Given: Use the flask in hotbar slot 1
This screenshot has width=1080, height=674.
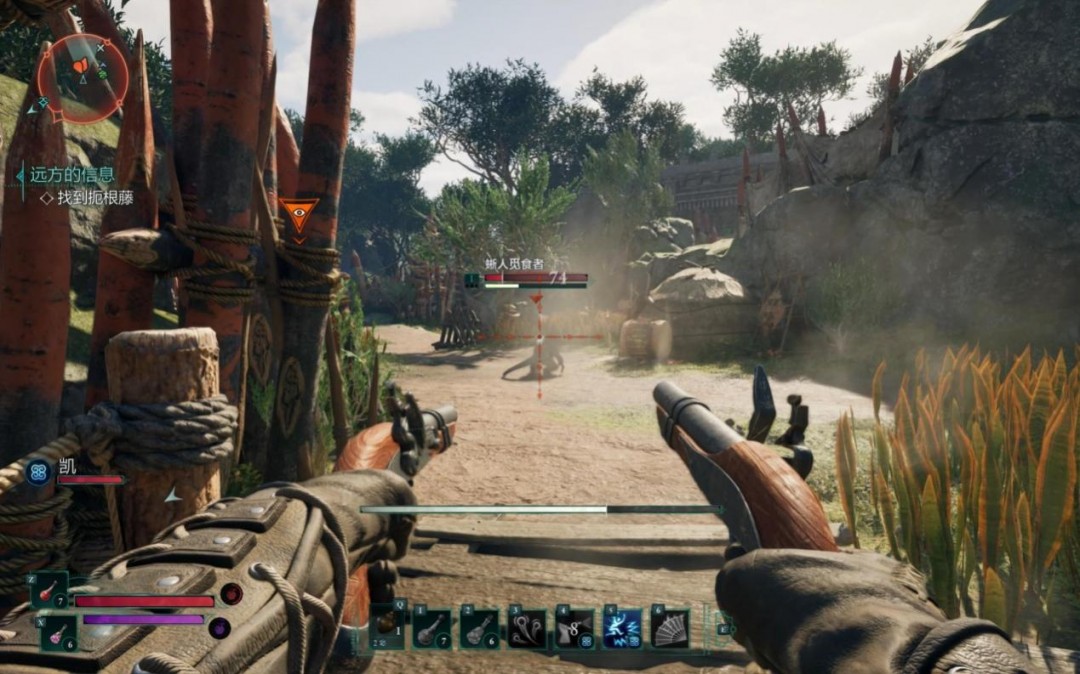Looking at the screenshot, I should point(433,628).
